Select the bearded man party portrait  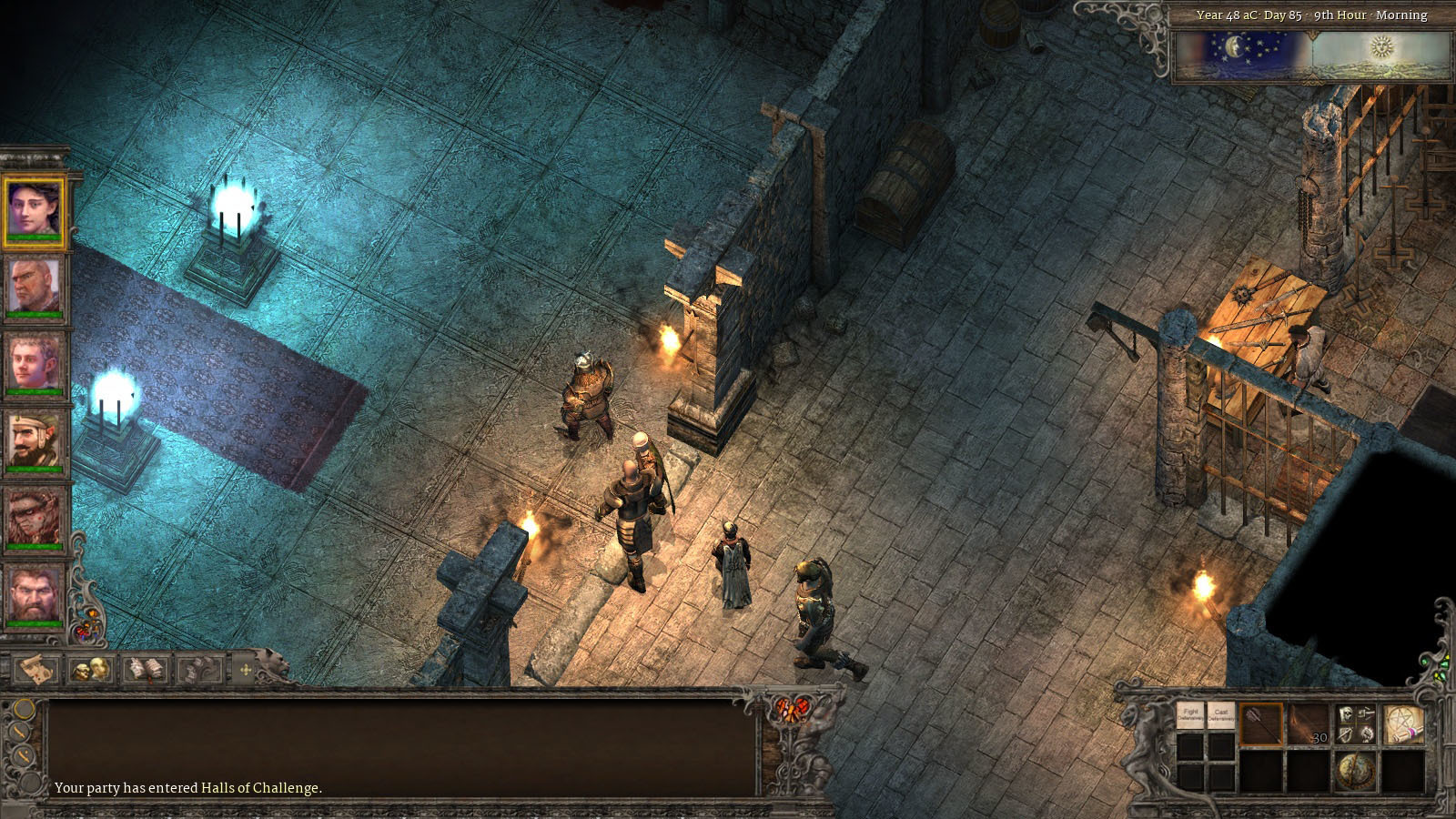[35, 593]
